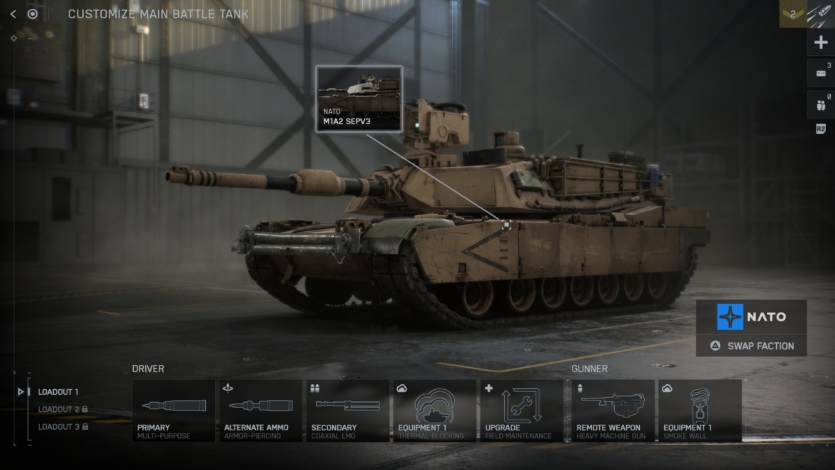Image resolution: width=835 pixels, height=470 pixels.
Task: Click the M1A2 SEPv3 tank thumbnail
Action: [359, 98]
